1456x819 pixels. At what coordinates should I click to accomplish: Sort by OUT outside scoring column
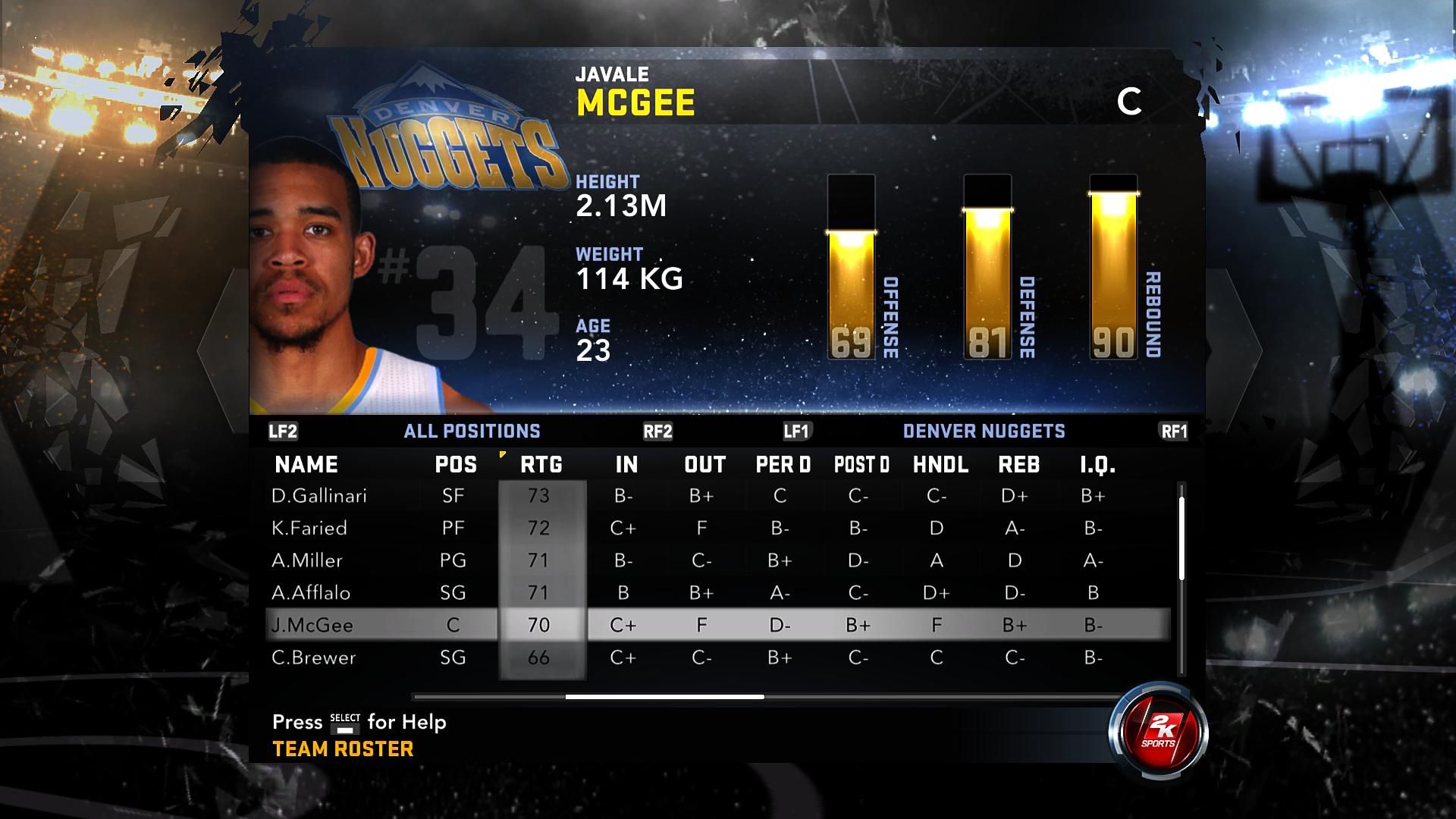click(704, 465)
